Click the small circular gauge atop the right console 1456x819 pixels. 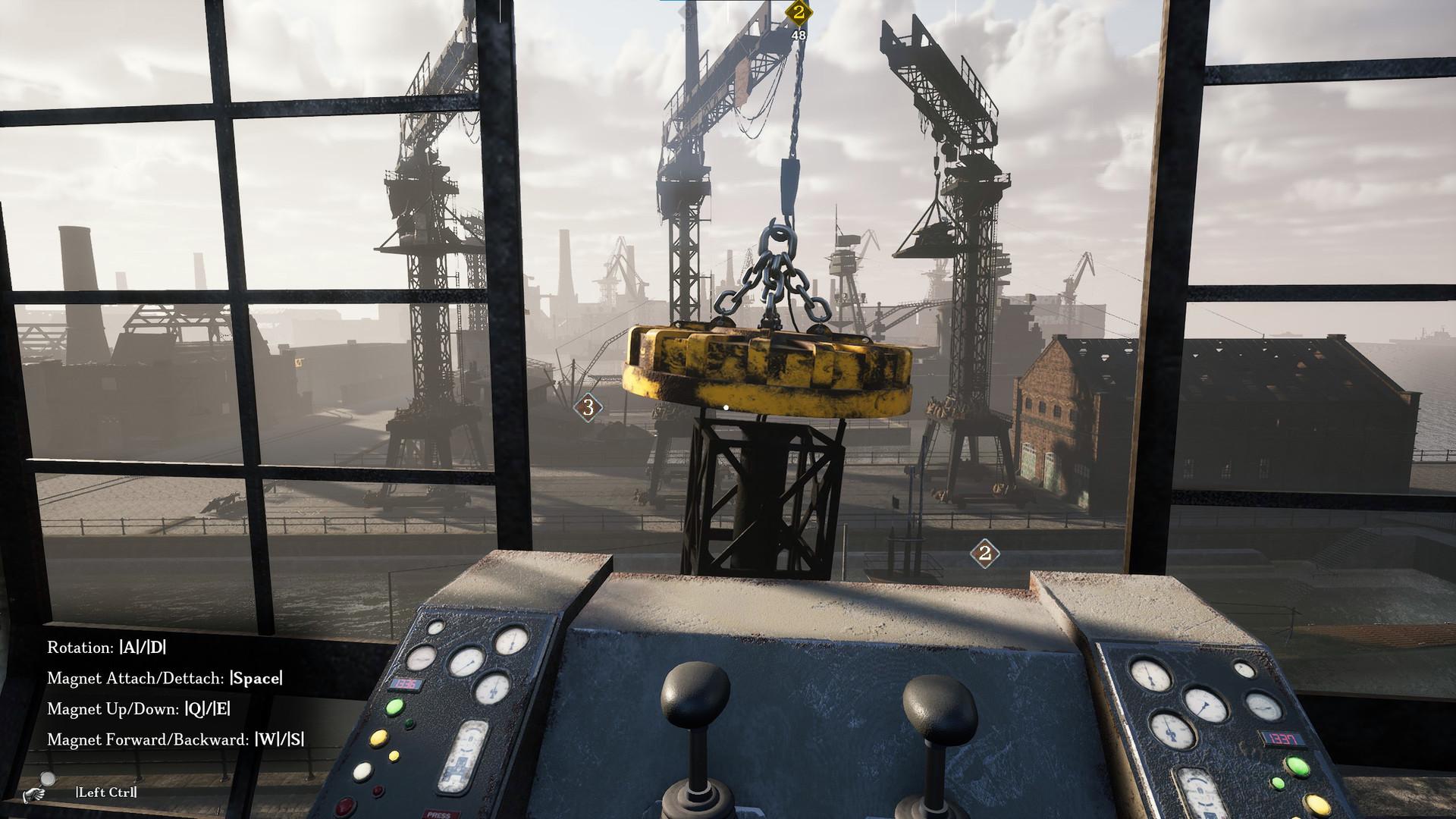pos(1244,669)
